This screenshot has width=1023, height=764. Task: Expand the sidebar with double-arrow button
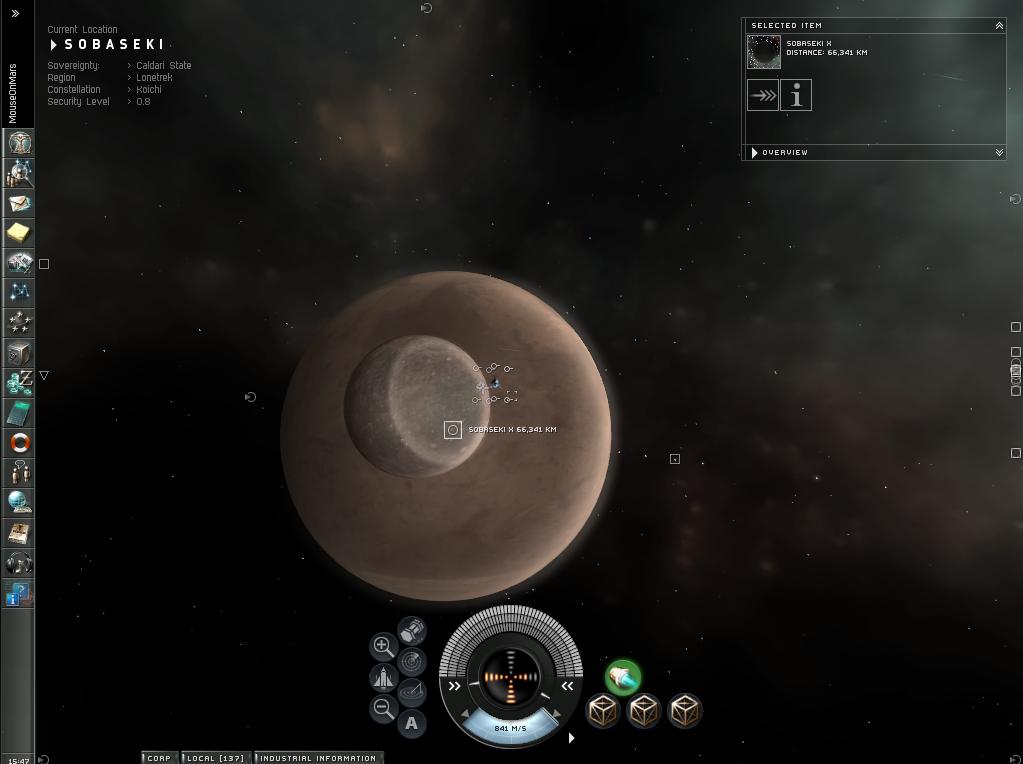point(15,14)
